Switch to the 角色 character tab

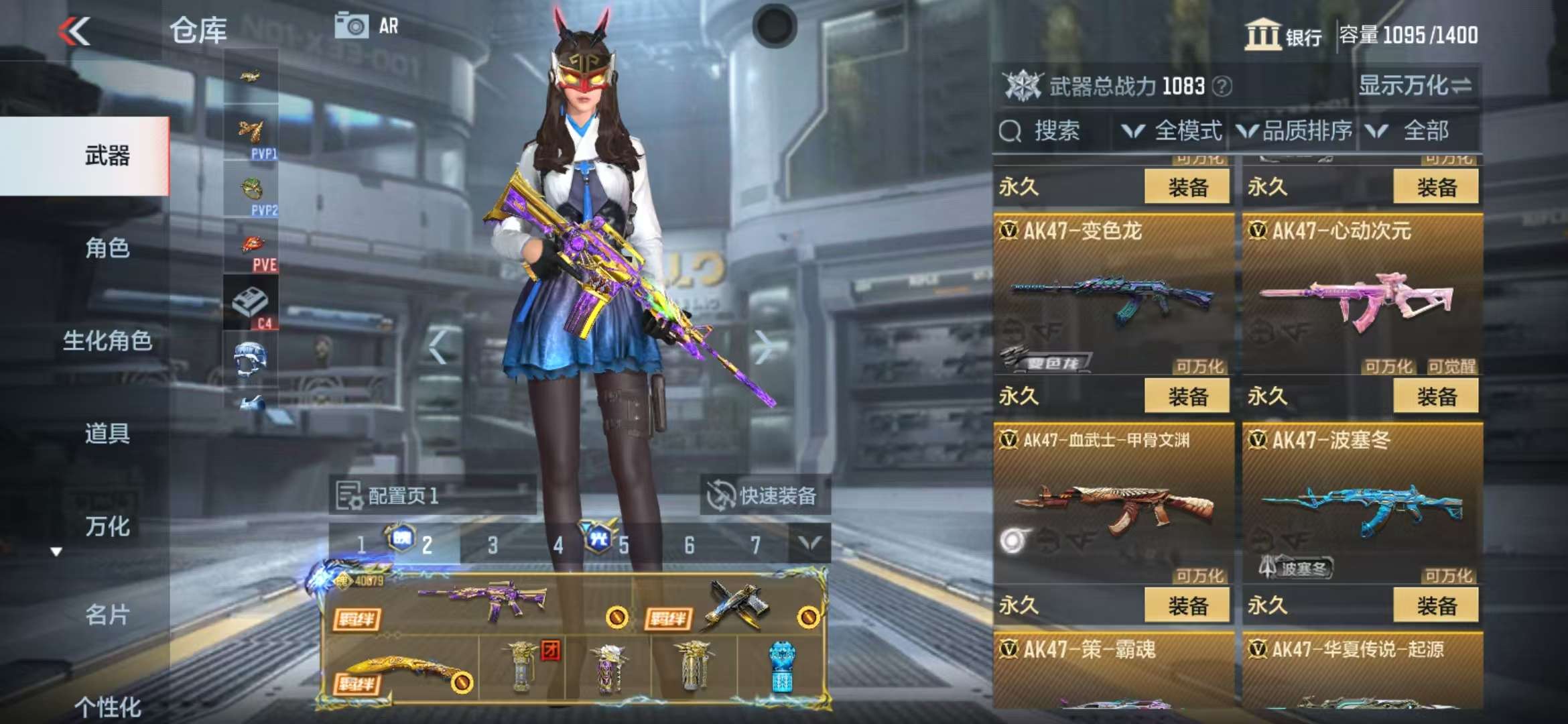(x=107, y=248)
